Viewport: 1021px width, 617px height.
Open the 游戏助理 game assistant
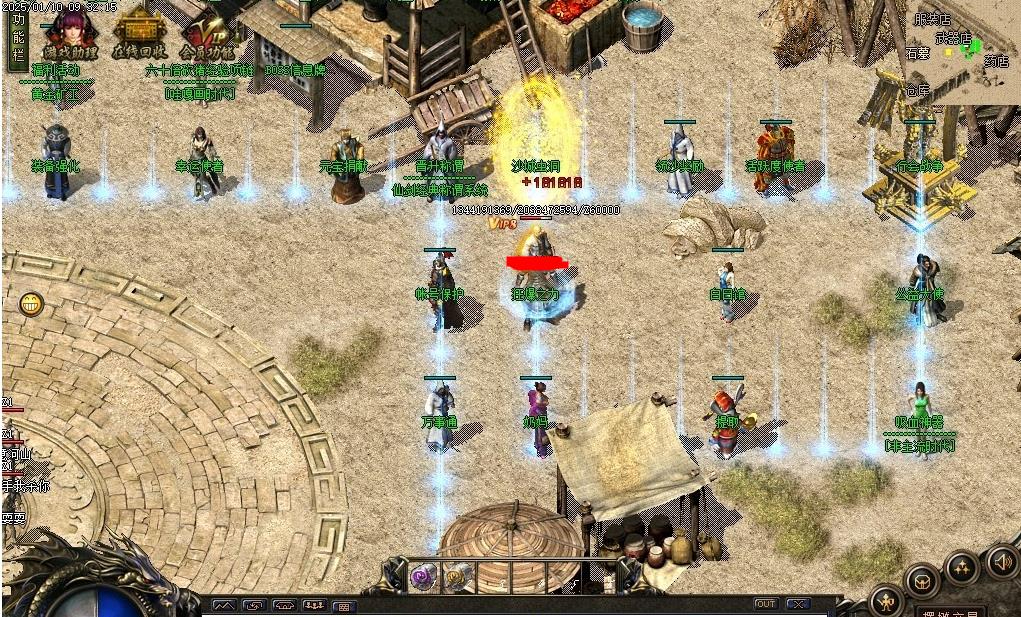[x=70, y=34]
